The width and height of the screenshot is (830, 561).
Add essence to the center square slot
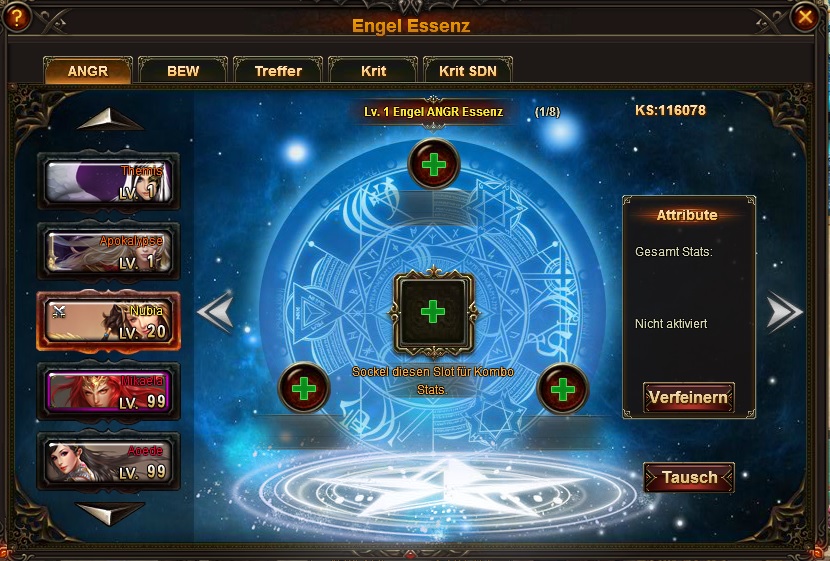point(432,312)
